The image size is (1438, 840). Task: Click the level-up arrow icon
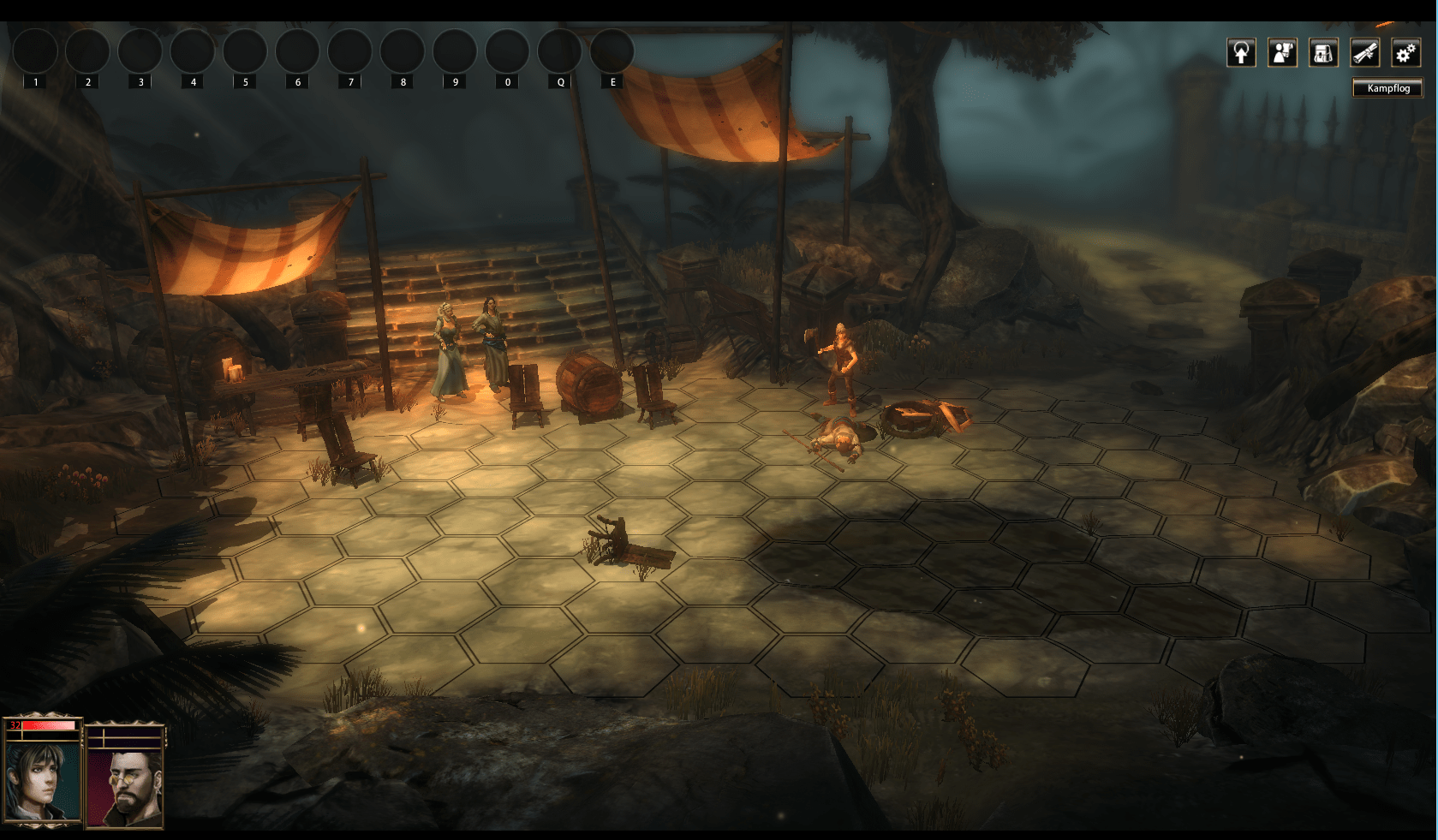click(1241, 53)
